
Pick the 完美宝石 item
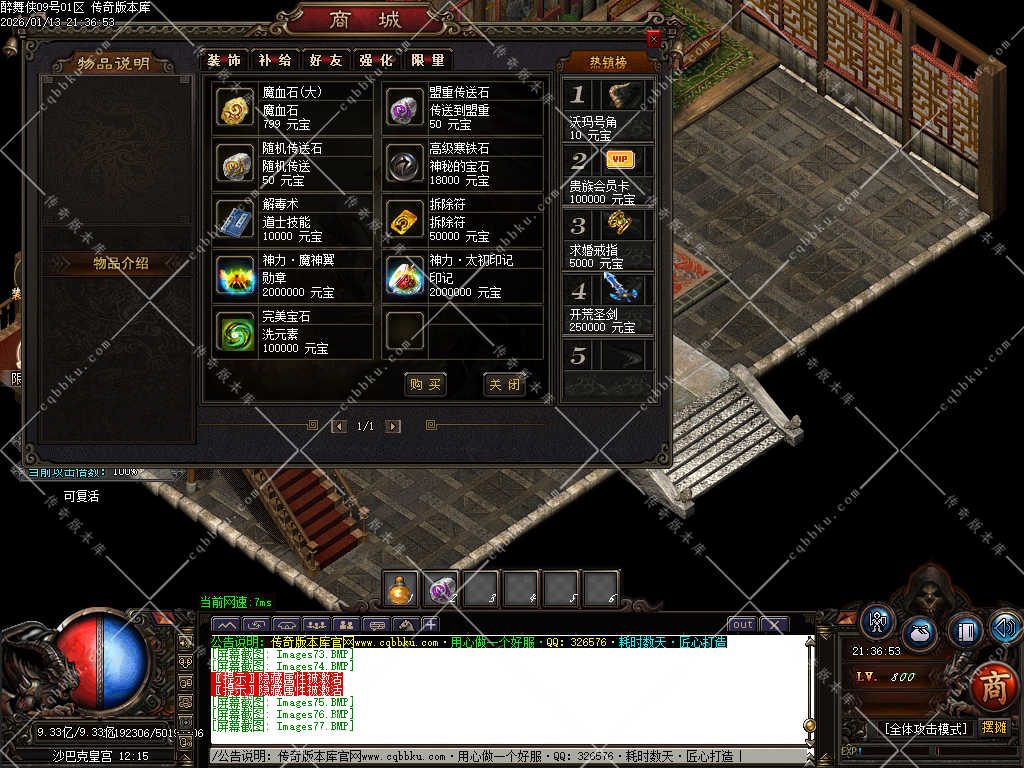click(236, 332)
